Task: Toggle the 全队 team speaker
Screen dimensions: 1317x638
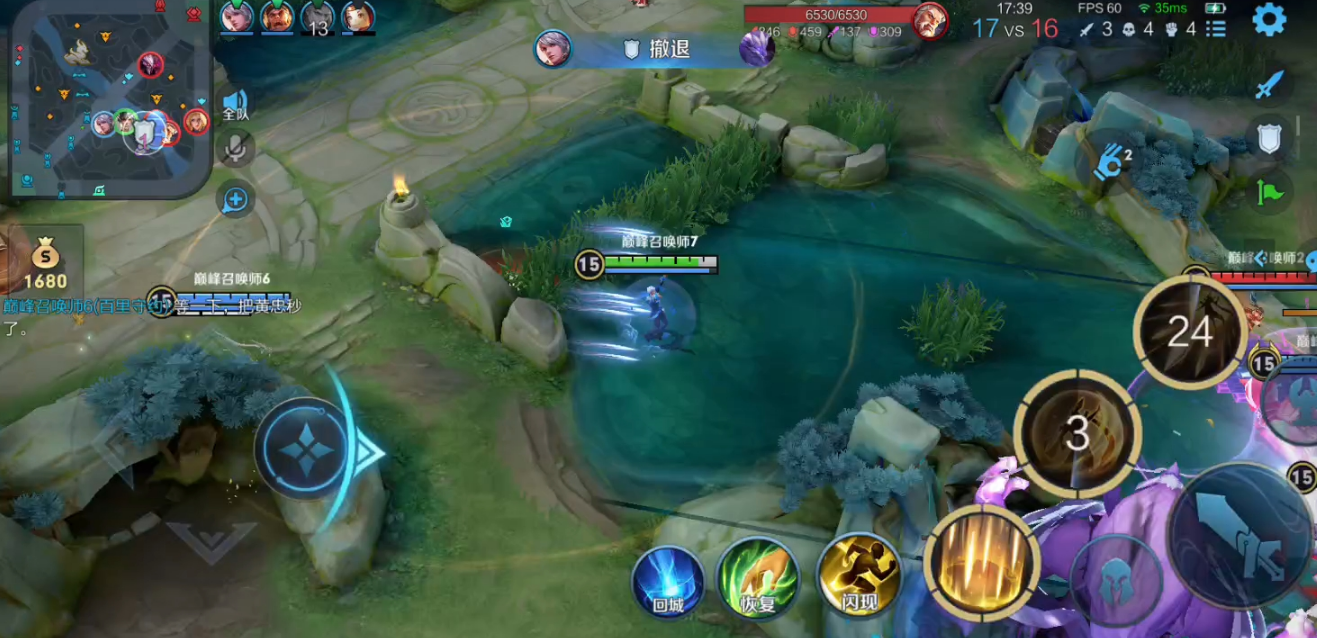Action: (x=235, y=104)
